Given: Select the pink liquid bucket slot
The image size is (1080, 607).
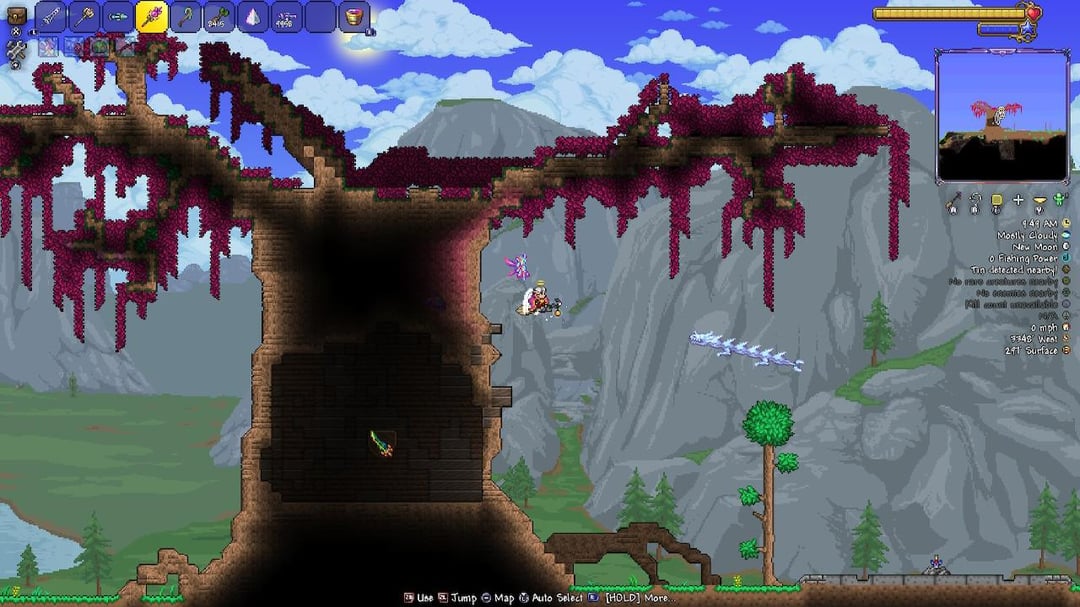Looking at the screenshot, I should click(x=355, y=17).
